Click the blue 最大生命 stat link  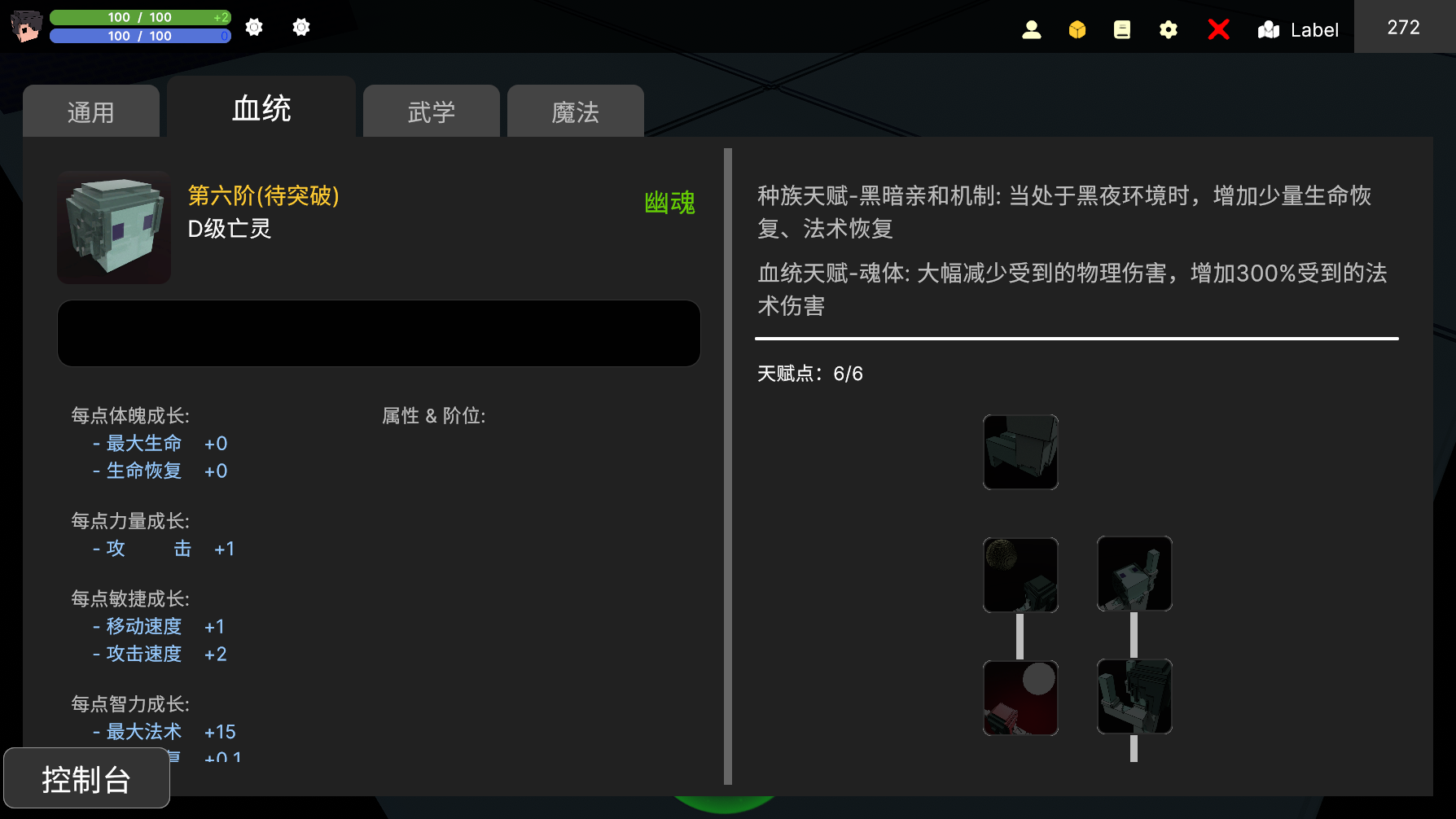pyautogui.click(x=143, y=443)
